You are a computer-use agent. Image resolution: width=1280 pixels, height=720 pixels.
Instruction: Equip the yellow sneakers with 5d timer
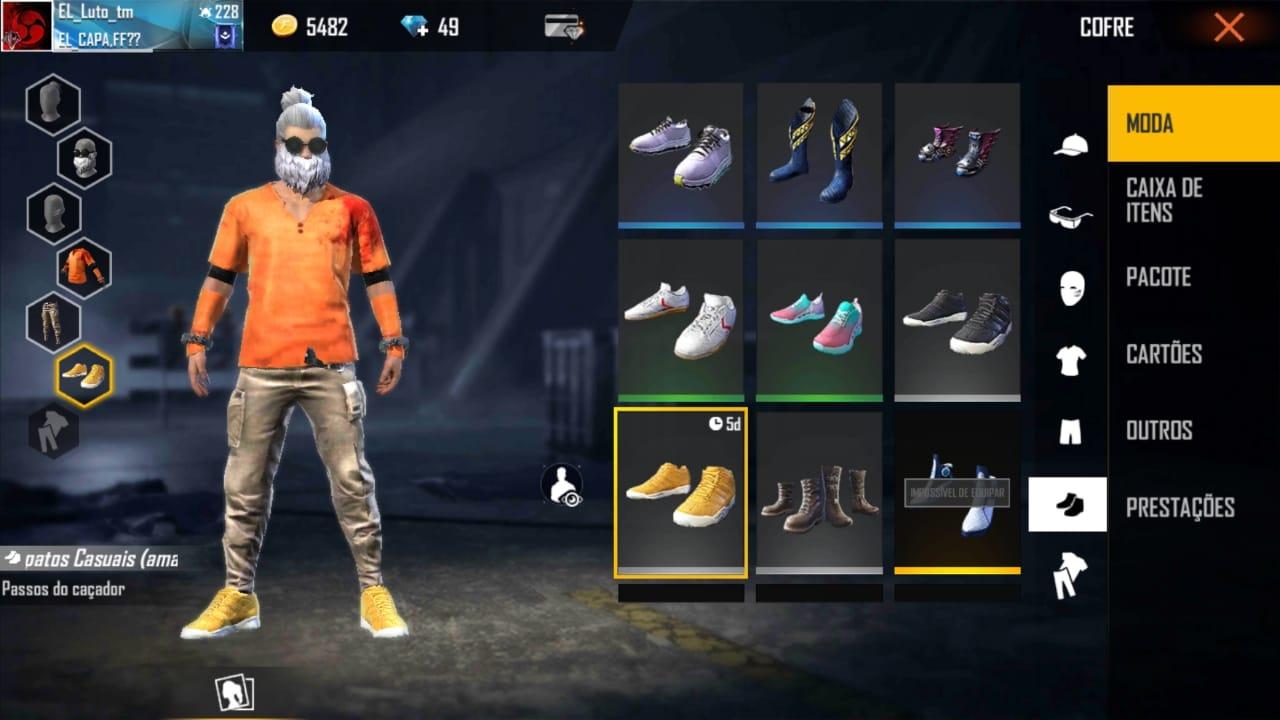[680, 491]
